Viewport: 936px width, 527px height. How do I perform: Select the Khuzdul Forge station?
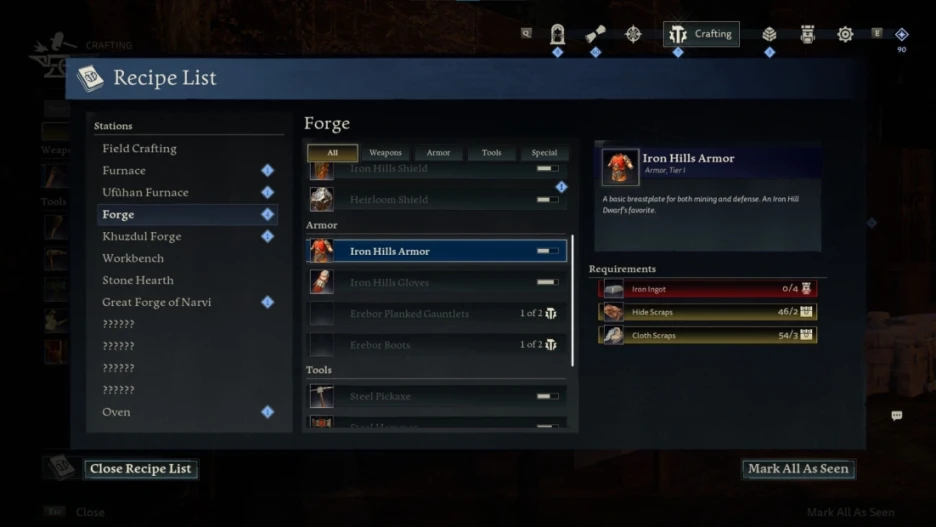point(141,237)
